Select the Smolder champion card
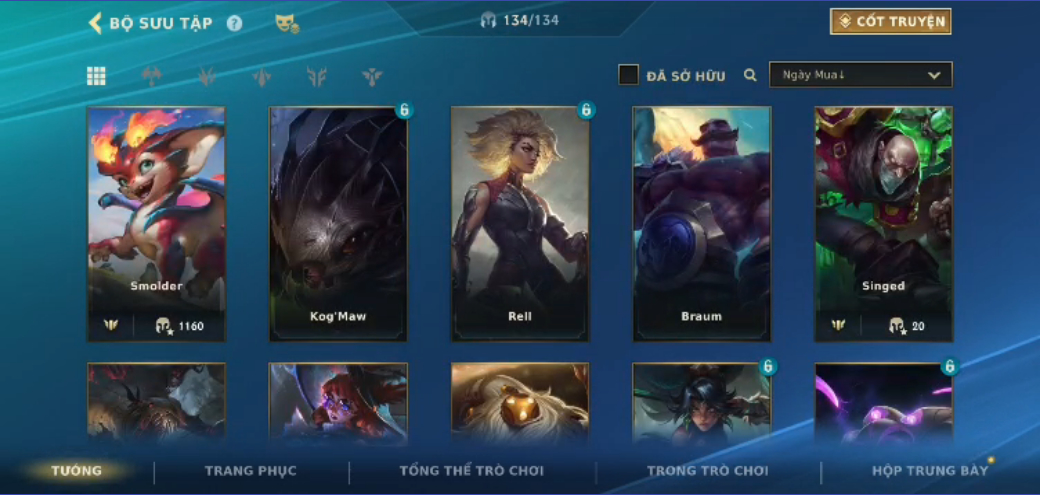The image size is (1040, 495). click(x=156, y=224)
